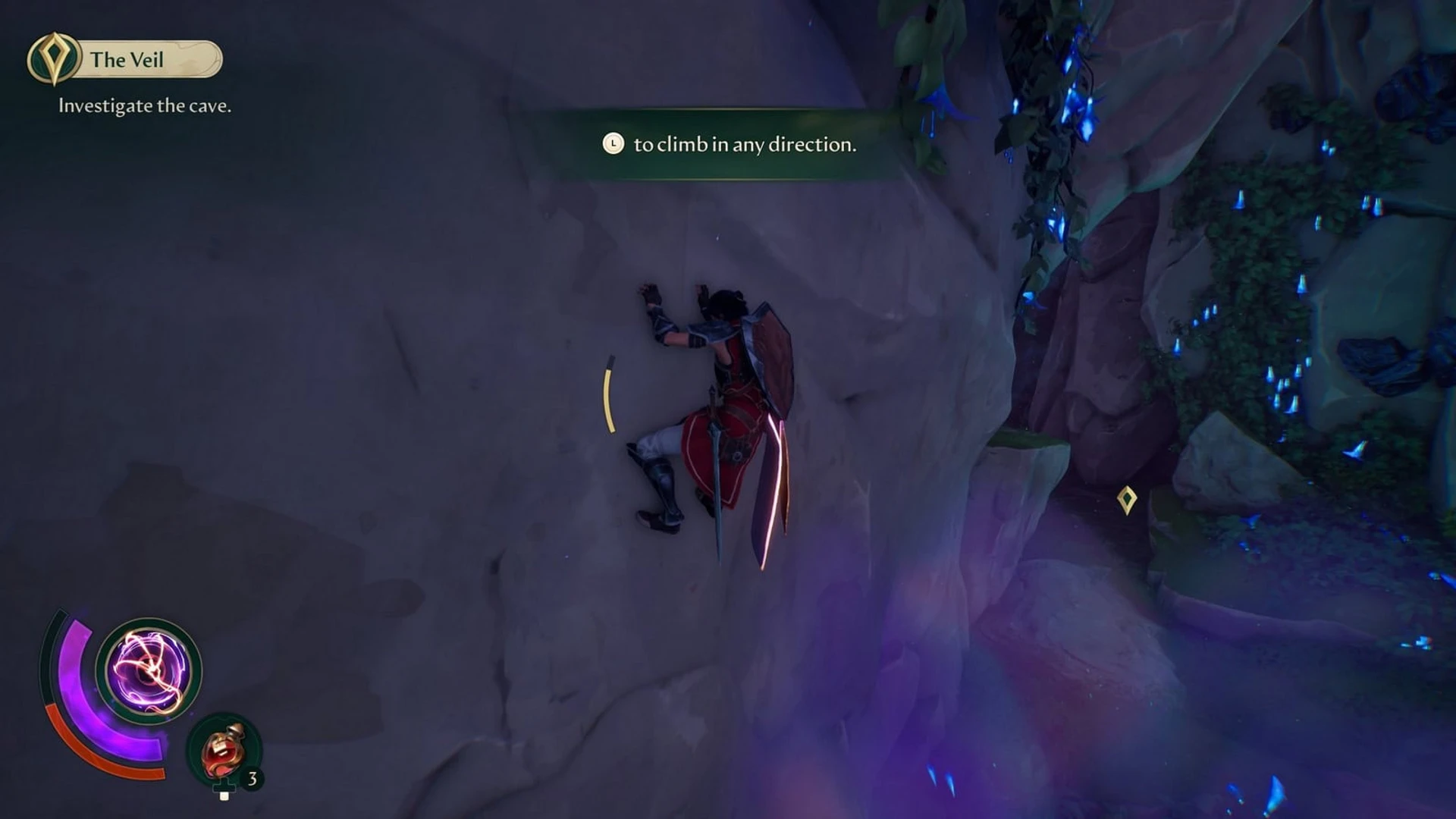Open The Veil quest tracker
1456x819 pixels.
click(x=126, y=59)
